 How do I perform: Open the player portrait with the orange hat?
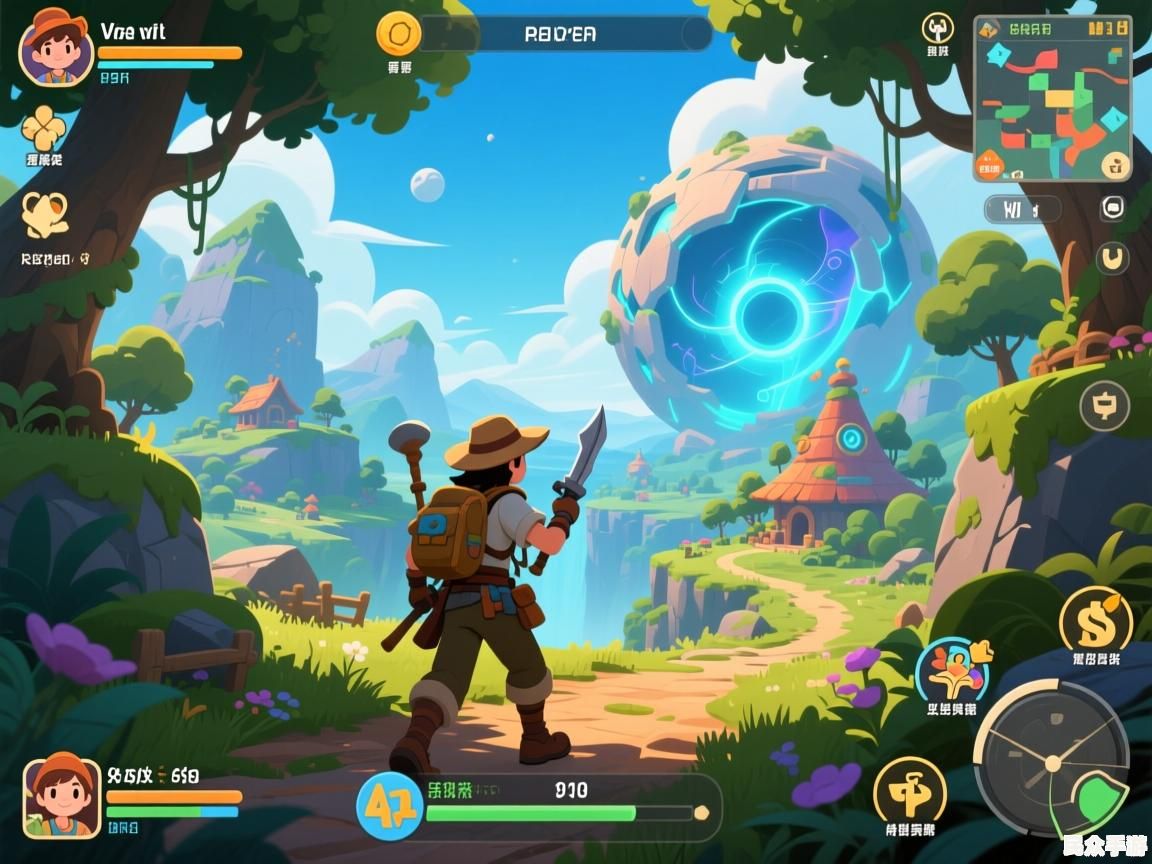(x=56, y=47)
